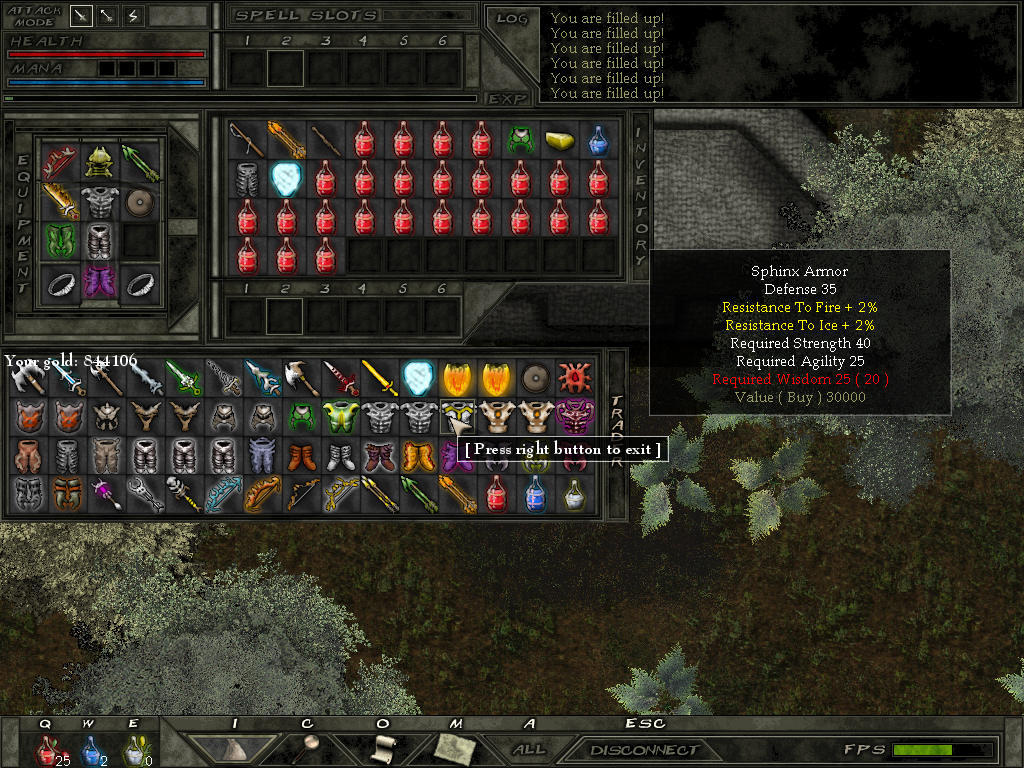Viewport: 1024px width, 768px height.
Task: Open the character mace icon
Action: tap(307, 748)
